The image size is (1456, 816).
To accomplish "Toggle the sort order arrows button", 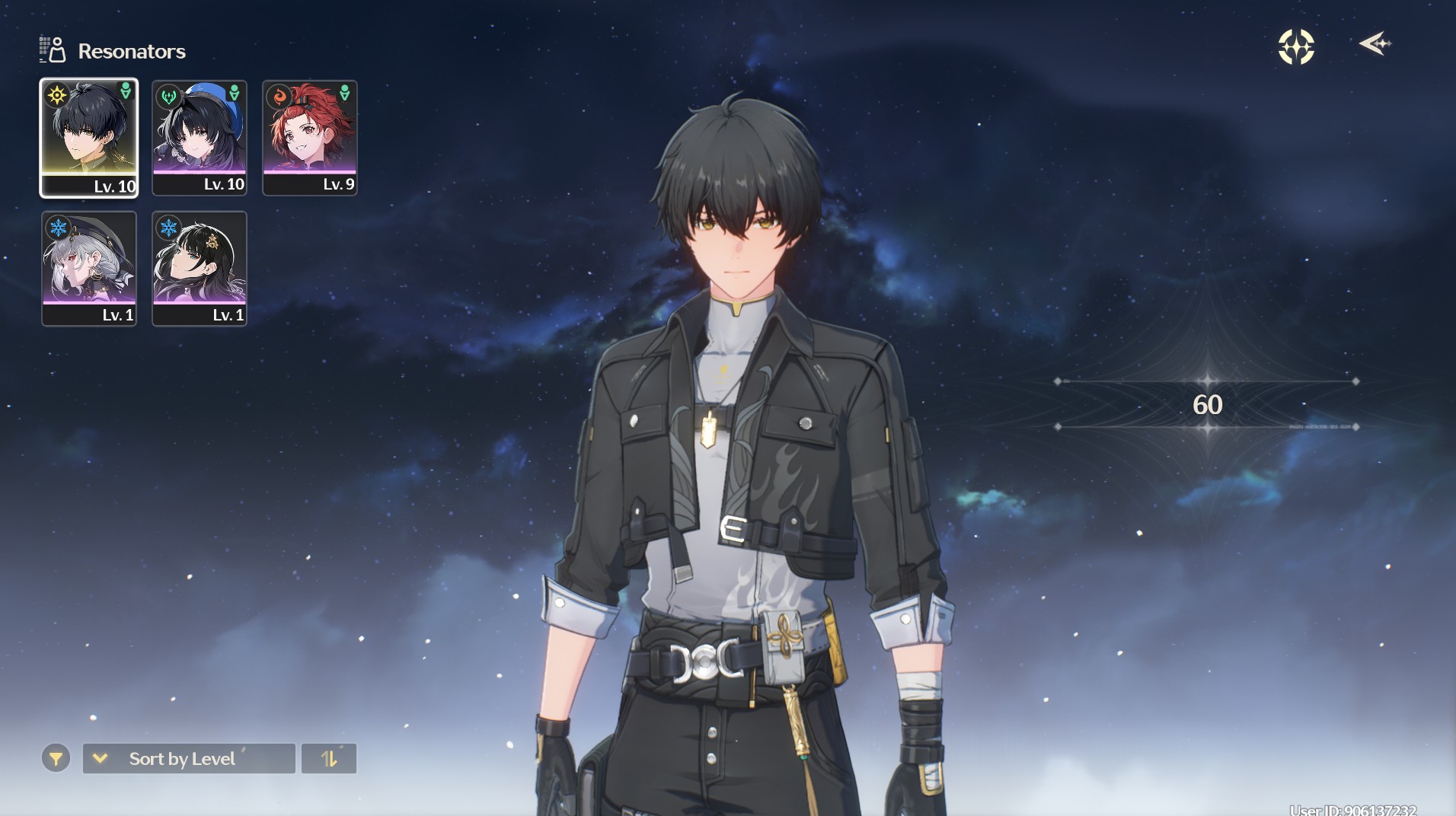I will 329,758.
